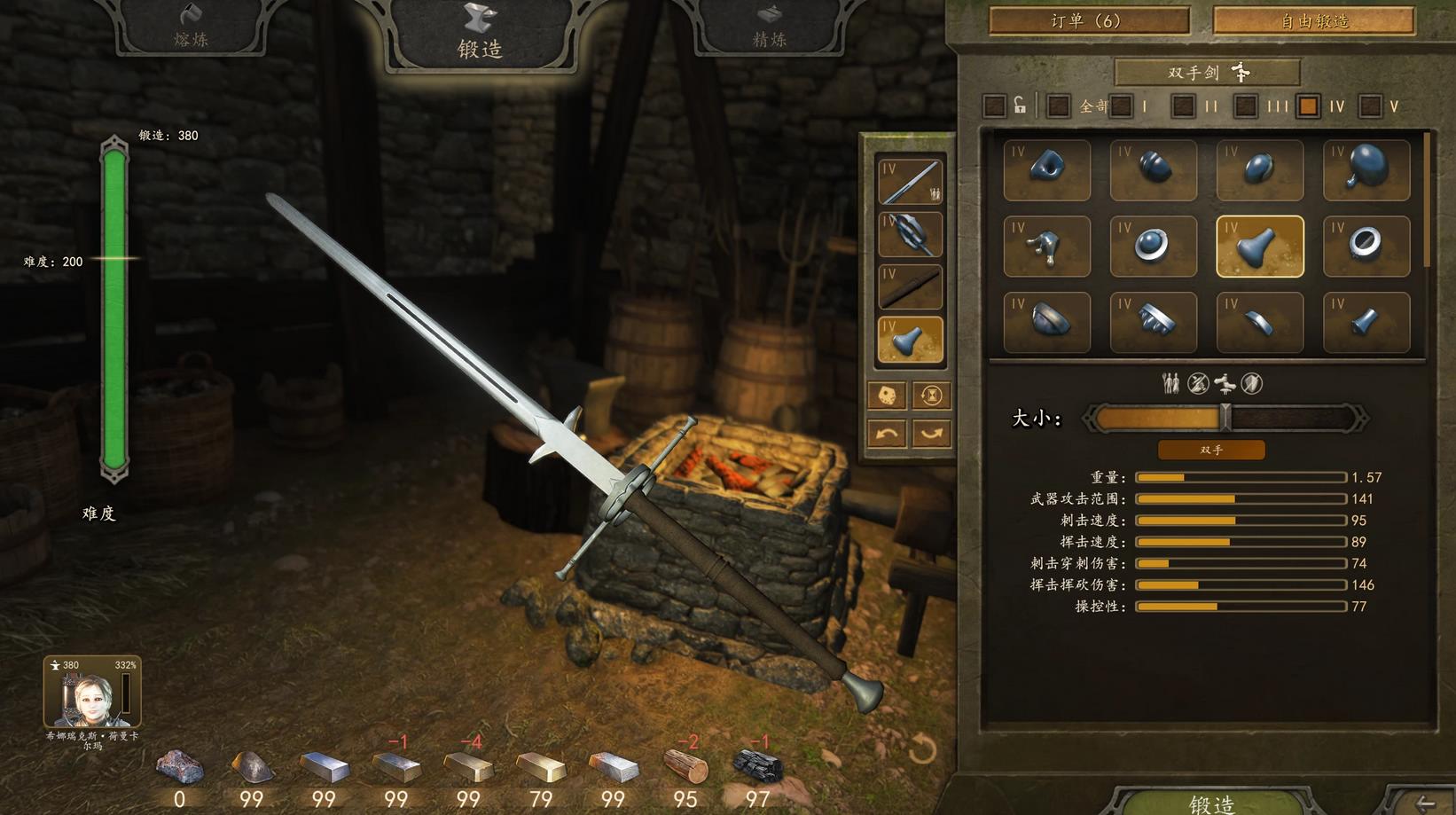Viewport: 1456px width, 815px height.
Task: Randomize the design with the dice button
Action: [x=887, y=396]
